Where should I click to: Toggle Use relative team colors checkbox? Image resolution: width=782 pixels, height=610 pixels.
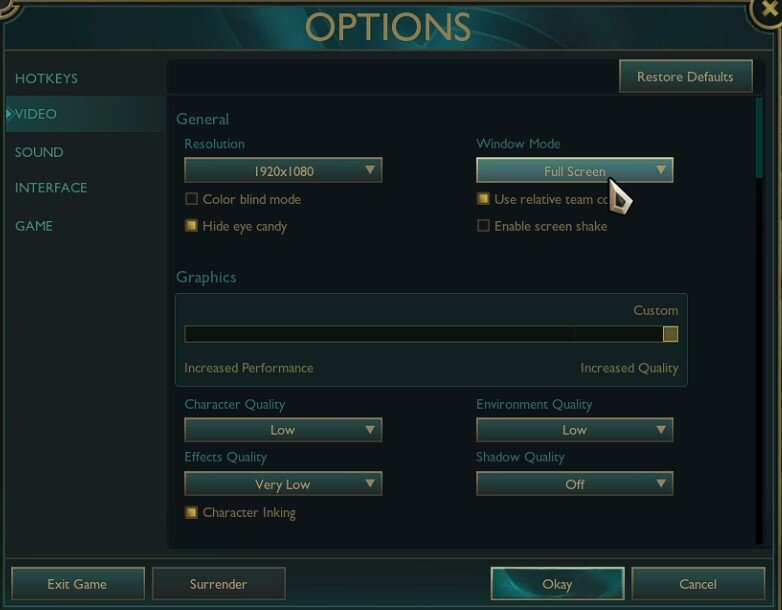coord(483,199)
